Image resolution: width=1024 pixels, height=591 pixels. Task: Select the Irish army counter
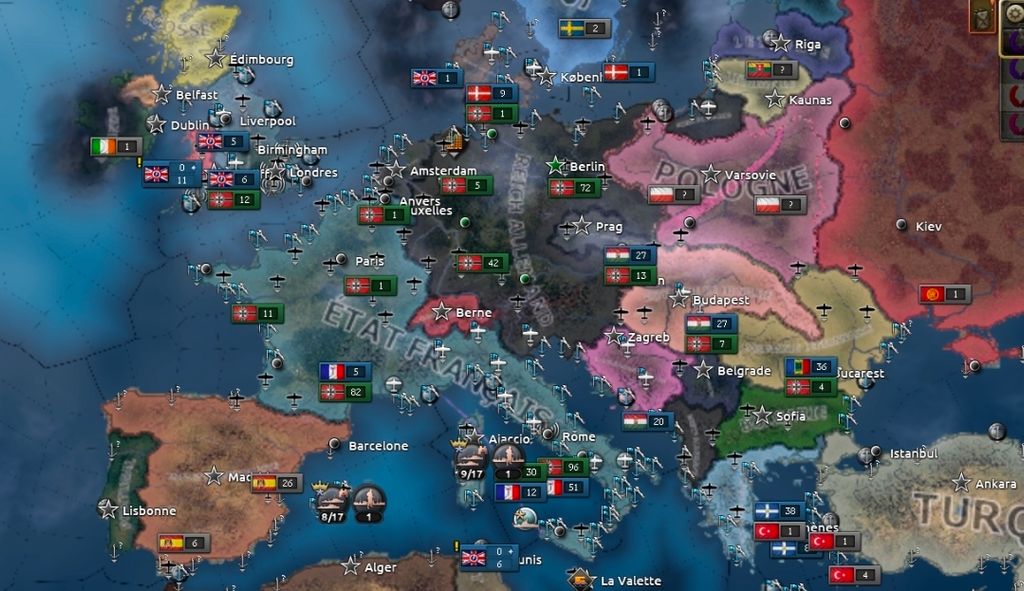click(115, 146)
